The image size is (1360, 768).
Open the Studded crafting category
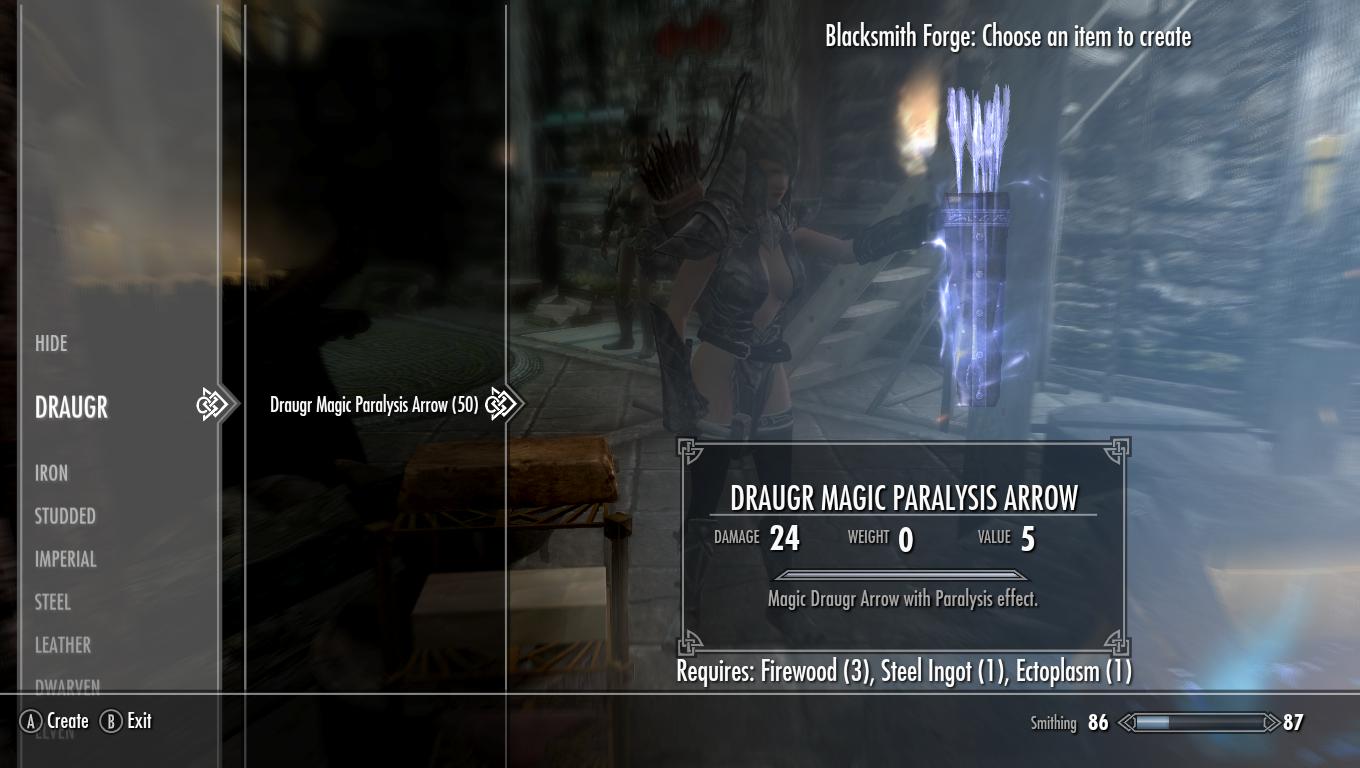coord(65,517)
